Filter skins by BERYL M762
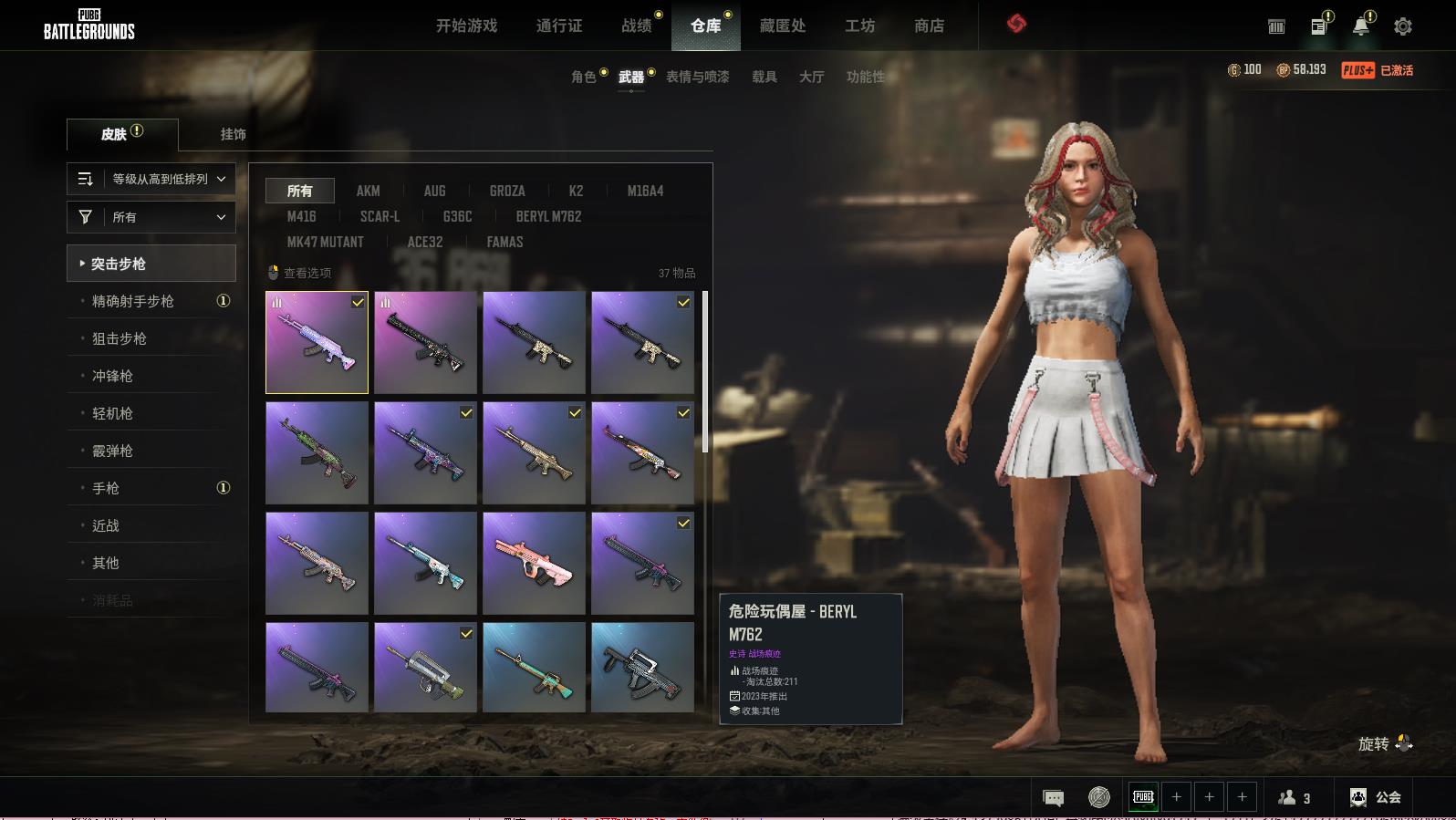1456x820 pixels. (548, 216)
